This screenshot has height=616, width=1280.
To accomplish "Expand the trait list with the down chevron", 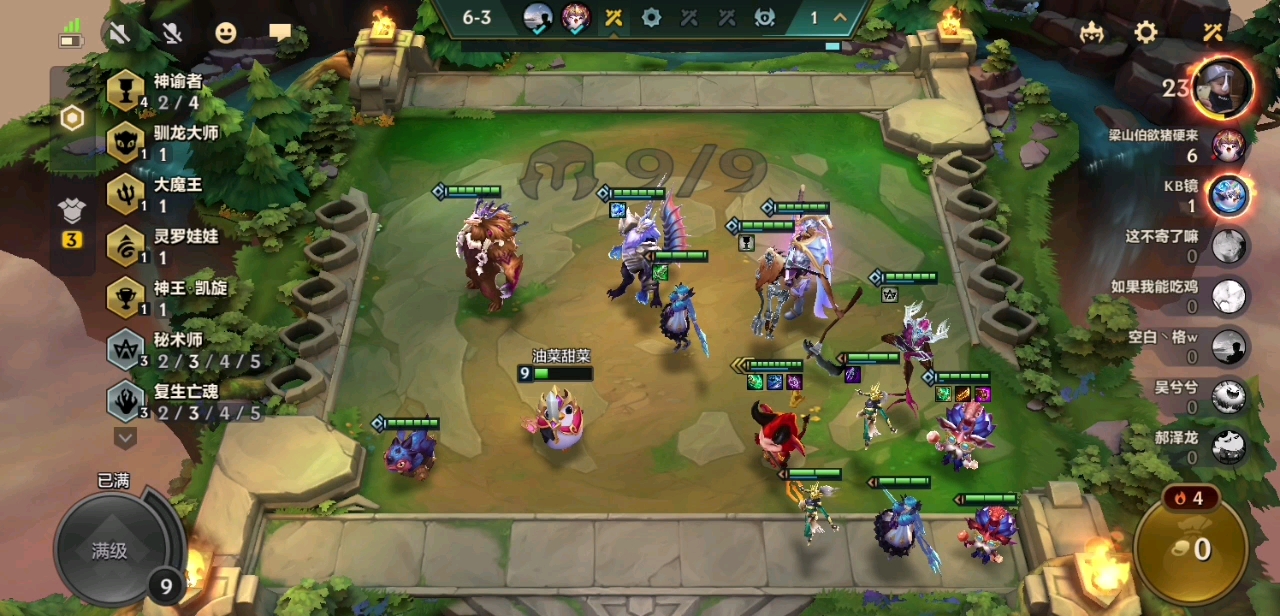I will (x=125, y=437).
